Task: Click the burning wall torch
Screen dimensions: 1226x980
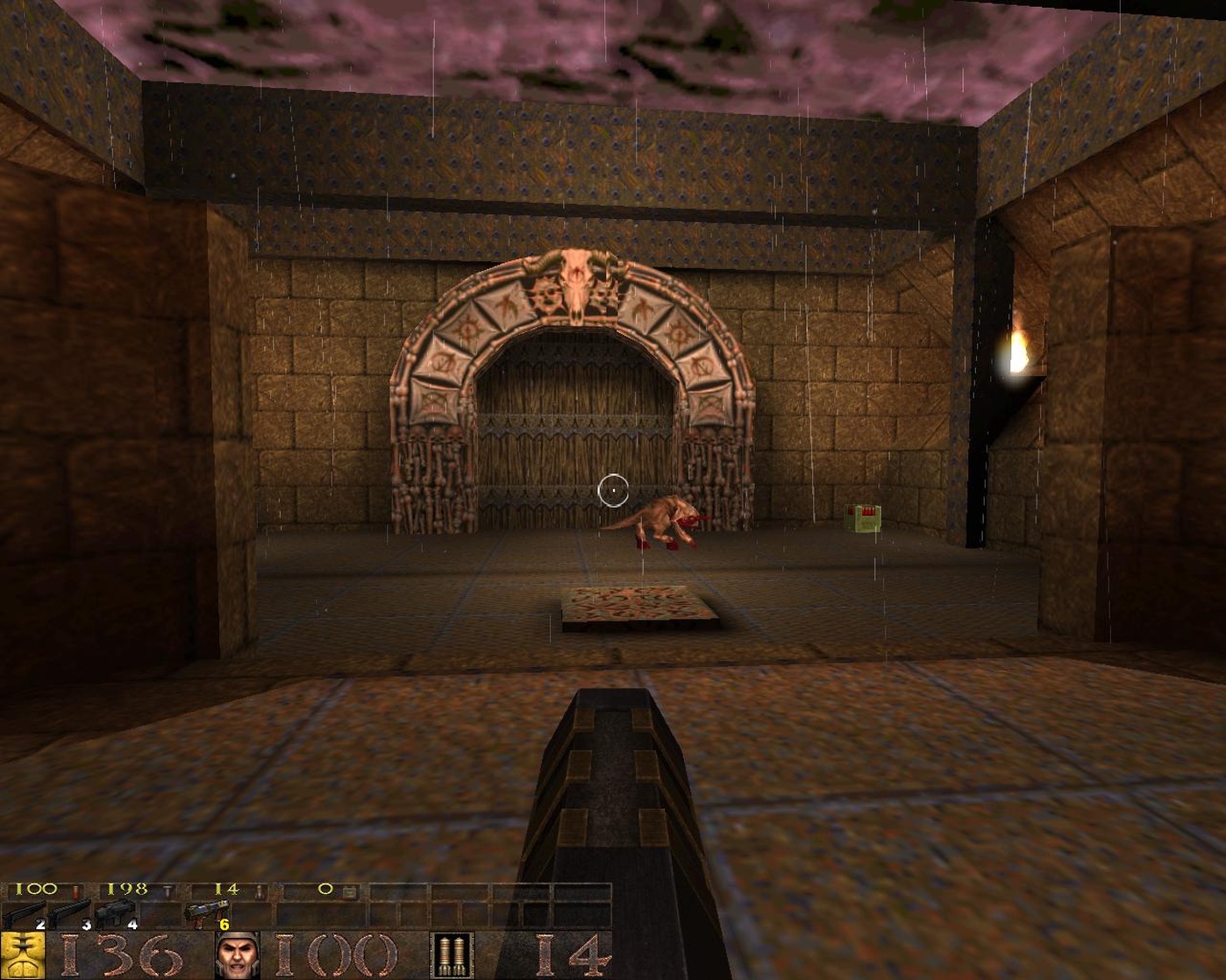Action: 1017,351
